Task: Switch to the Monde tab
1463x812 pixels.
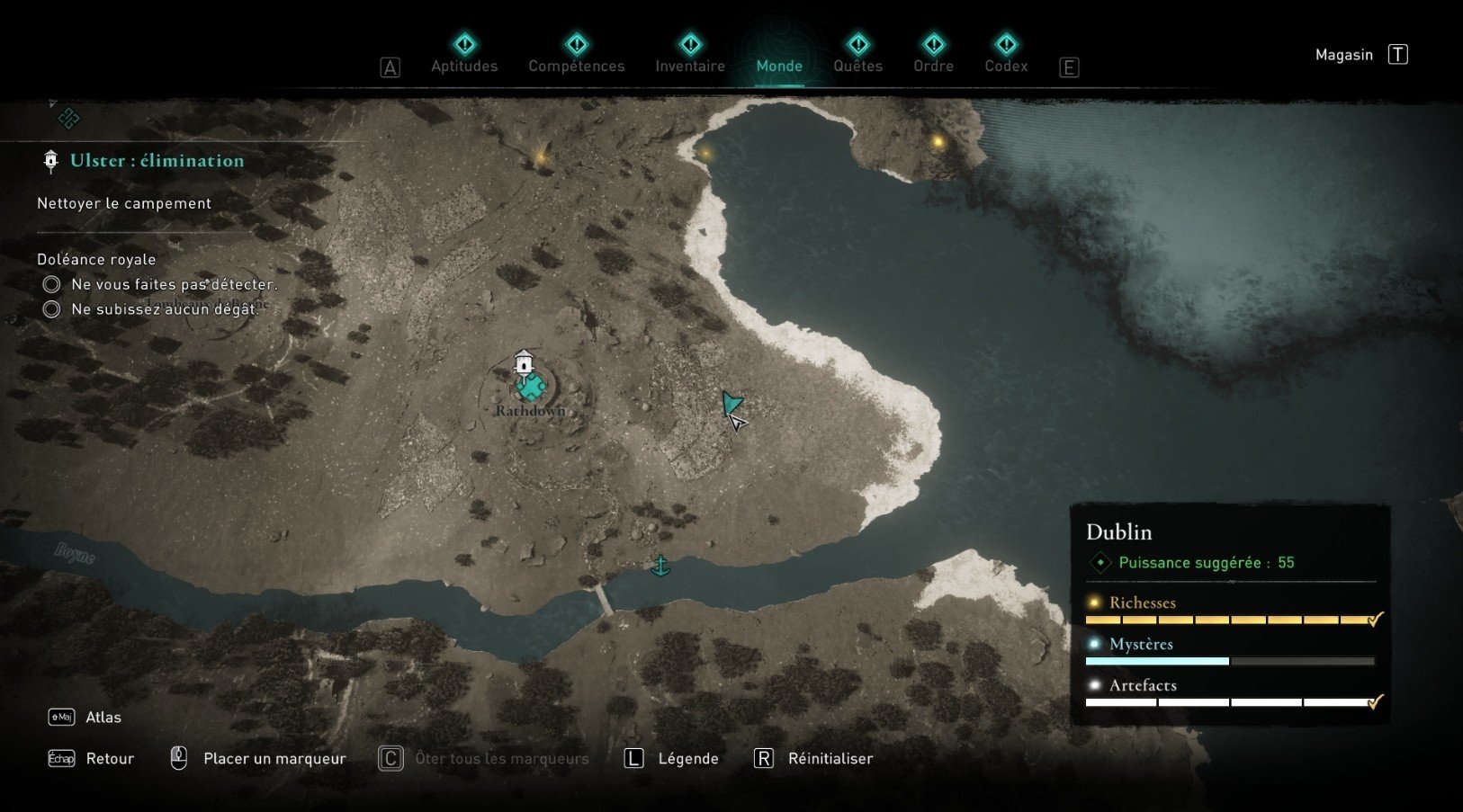Action: coord(779,66)
